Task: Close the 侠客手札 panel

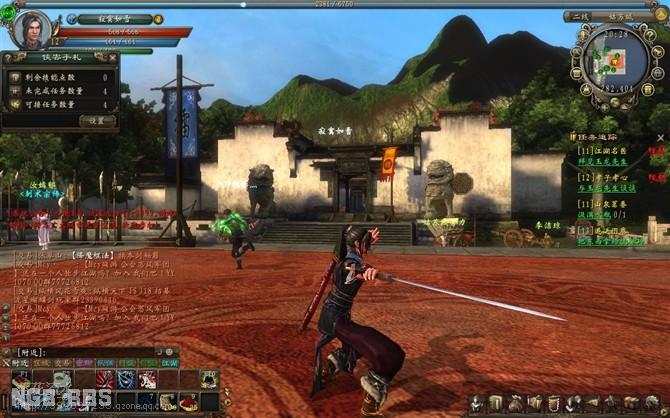Action: point(112,58)
